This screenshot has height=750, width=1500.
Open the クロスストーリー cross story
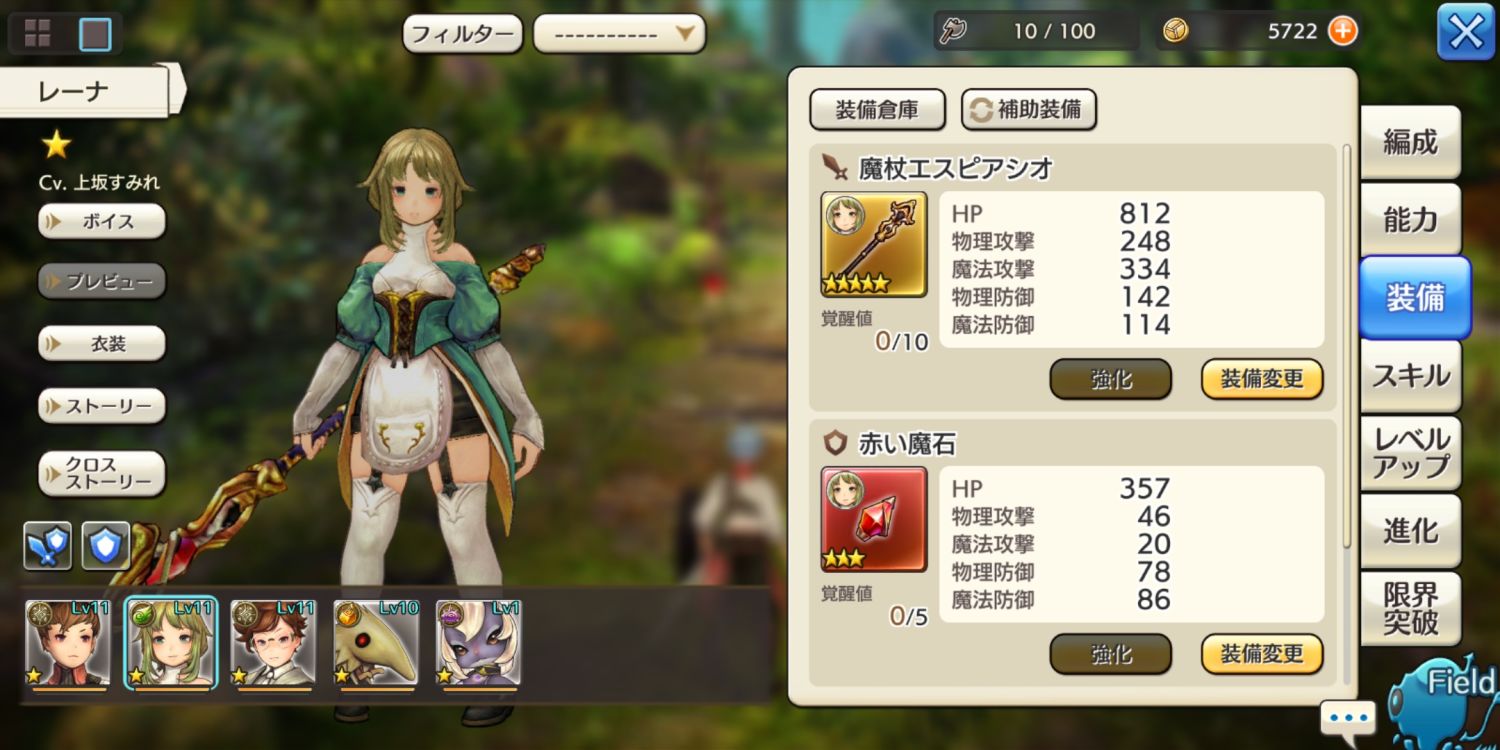coord(102,473)
